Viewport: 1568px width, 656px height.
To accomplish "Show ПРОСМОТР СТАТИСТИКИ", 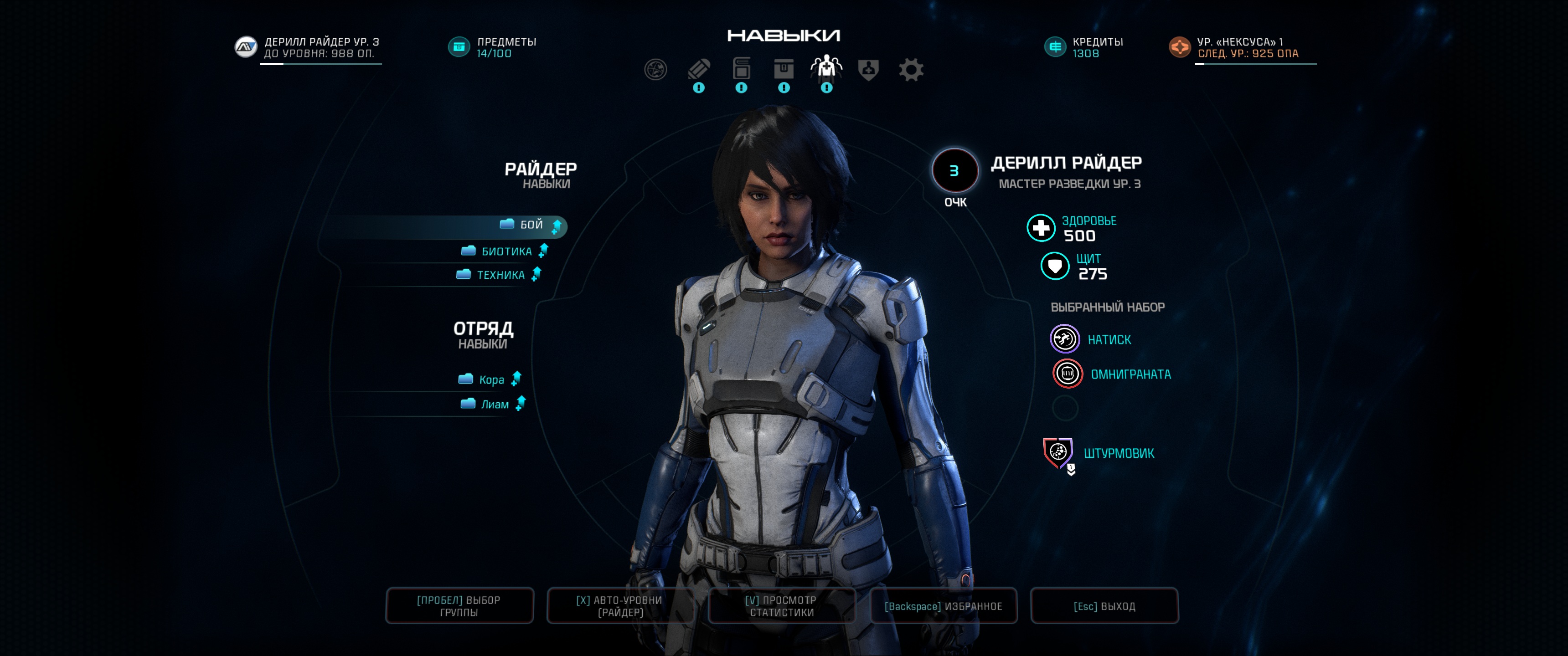I will 782,606.
